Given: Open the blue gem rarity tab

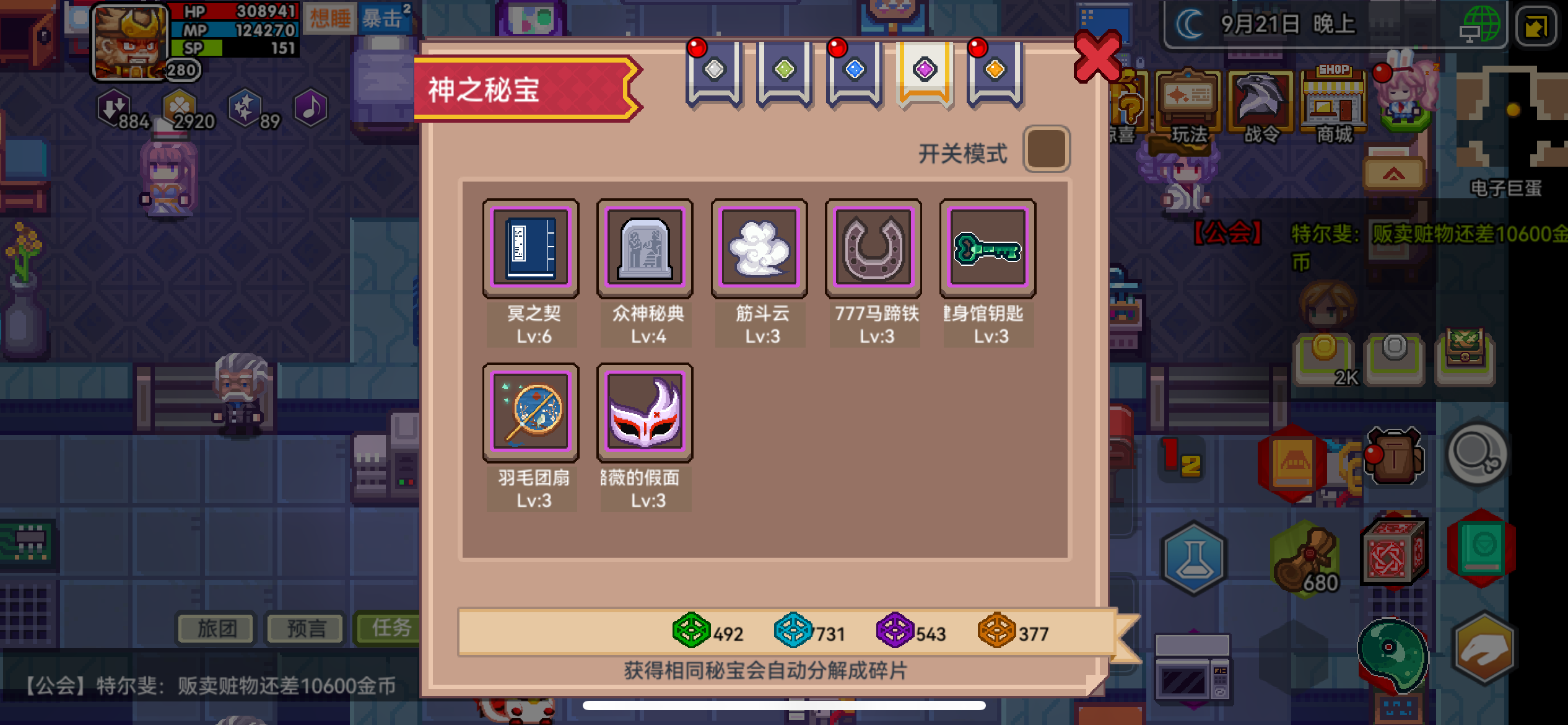Looking at the screenshot, I should (853, 71).
